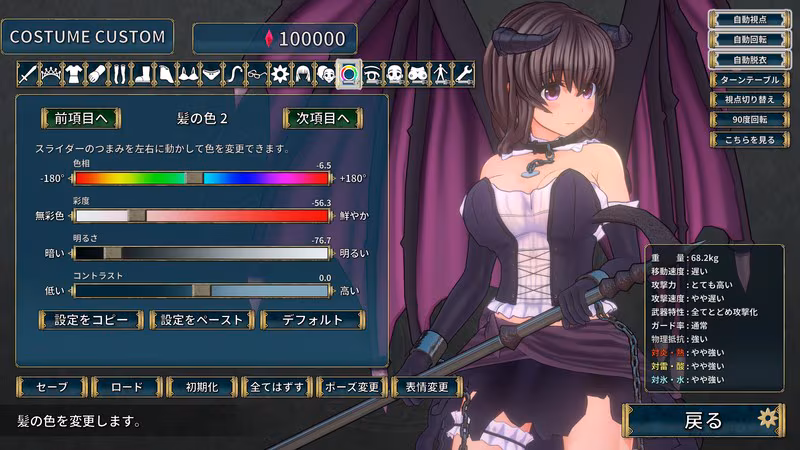Reset color using デフォルト button

click(x=311, y=320)
